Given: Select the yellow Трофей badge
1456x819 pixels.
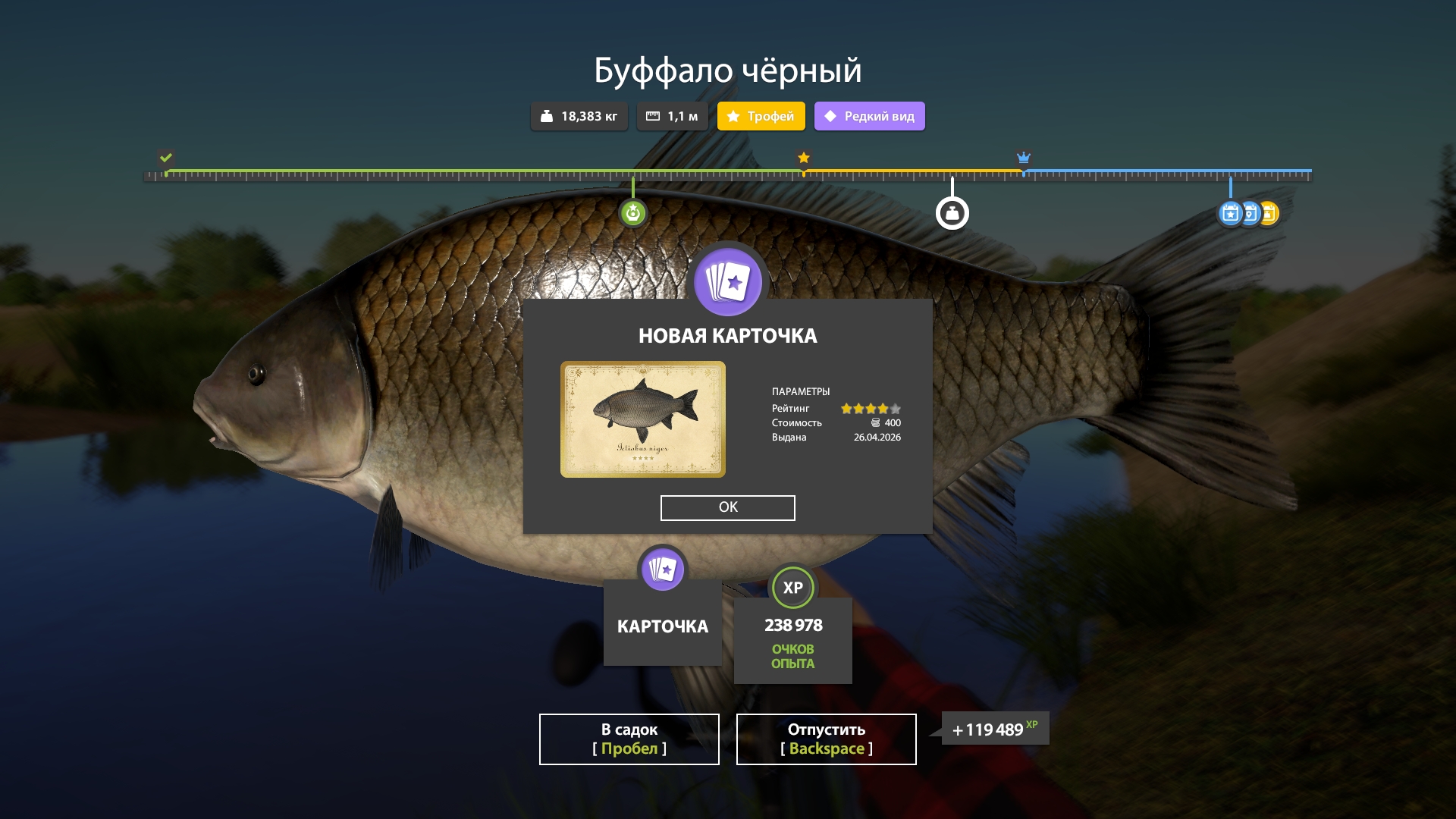Looking at the screenshot, I should pos(761,116).
